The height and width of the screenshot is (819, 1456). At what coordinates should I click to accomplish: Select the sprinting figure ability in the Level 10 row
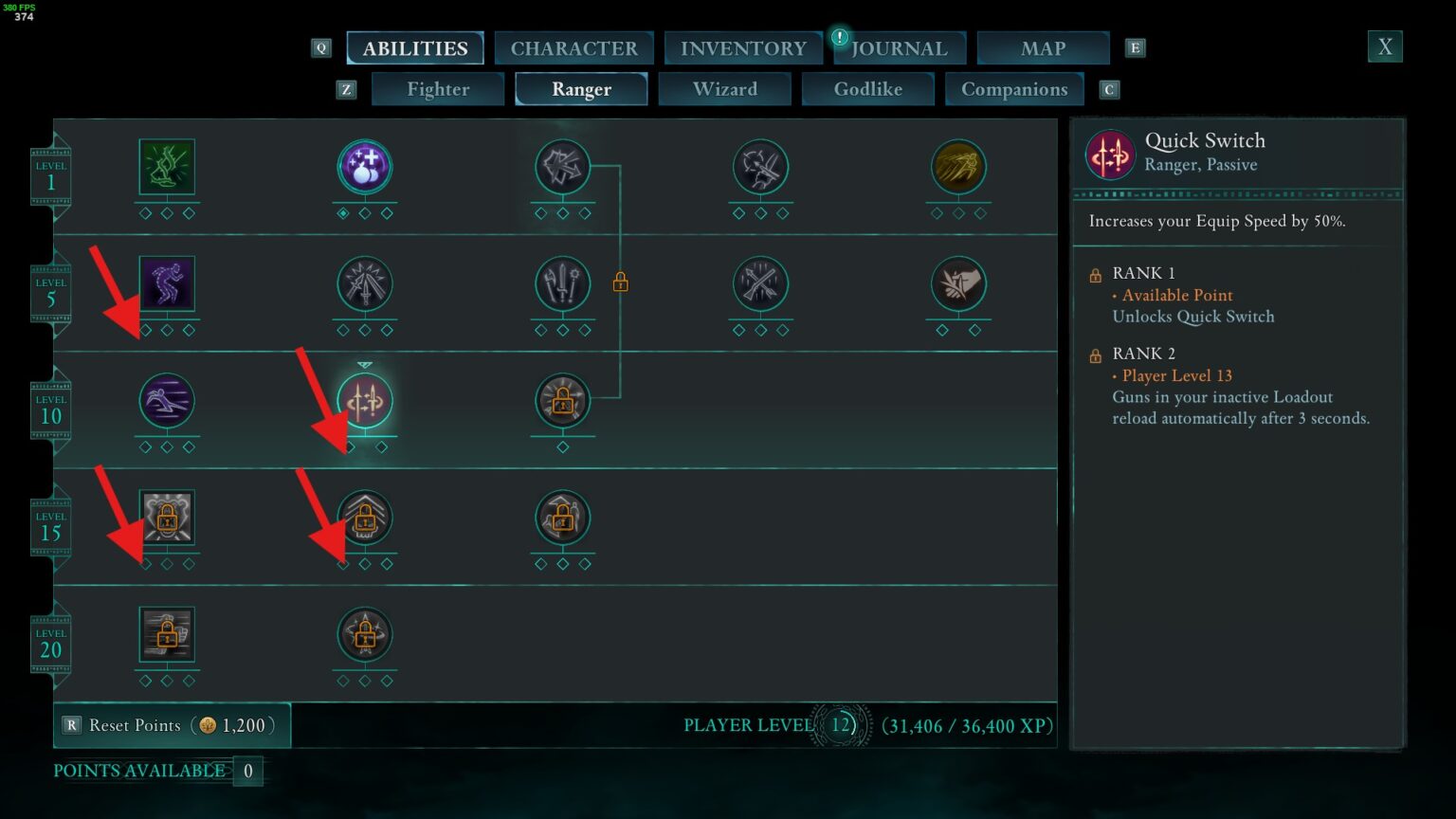167,400
